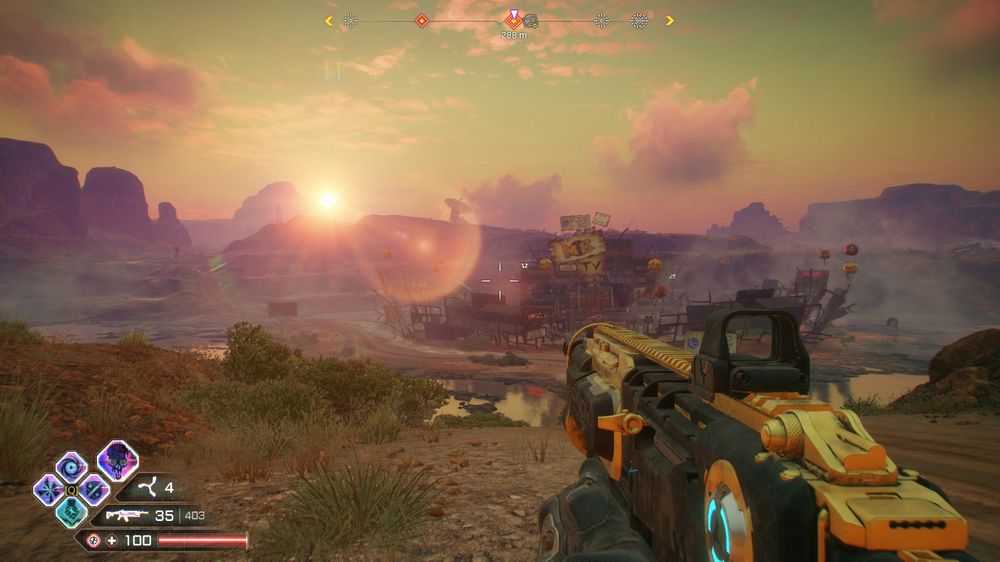The width and height of the screenshot is (1000, 562).
Task: Select the vortex swirl ability
Action: coord(70,466)
